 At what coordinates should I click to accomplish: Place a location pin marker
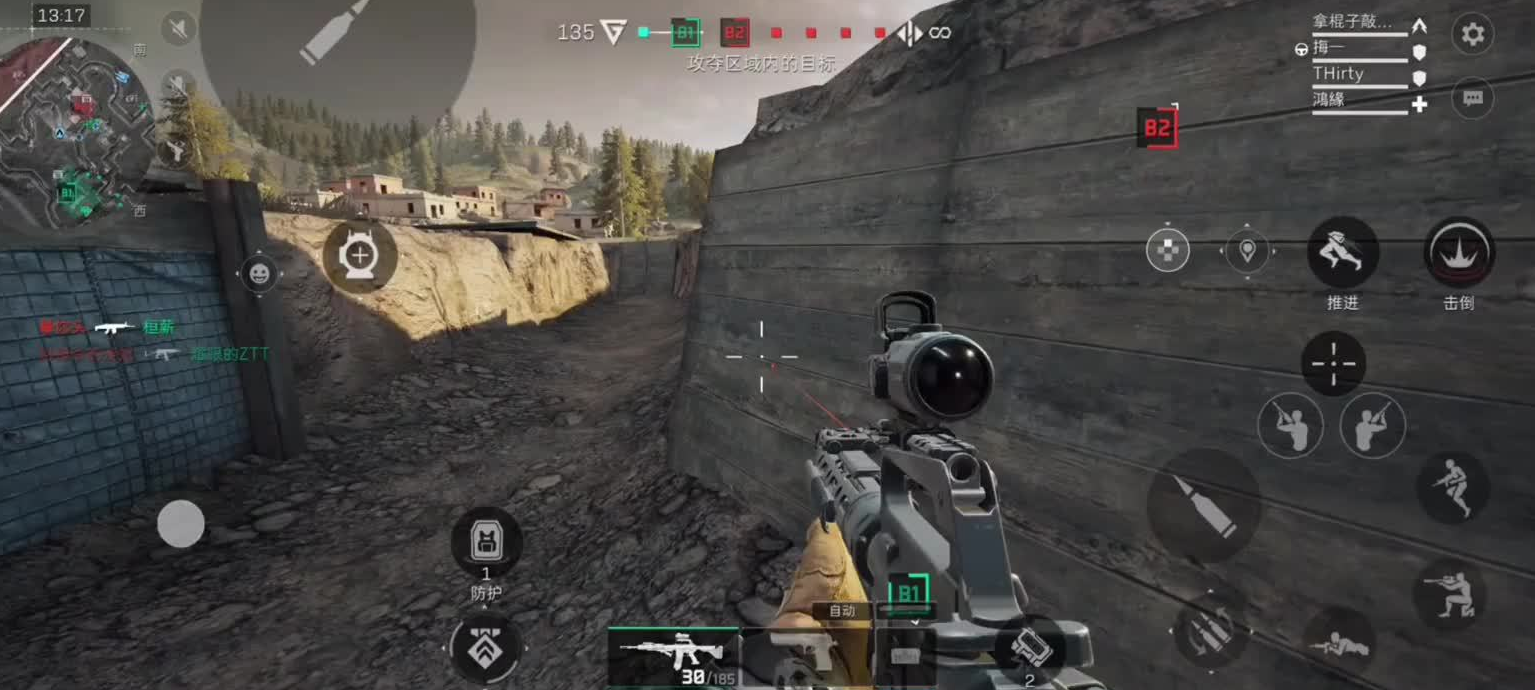(1247, 250)
